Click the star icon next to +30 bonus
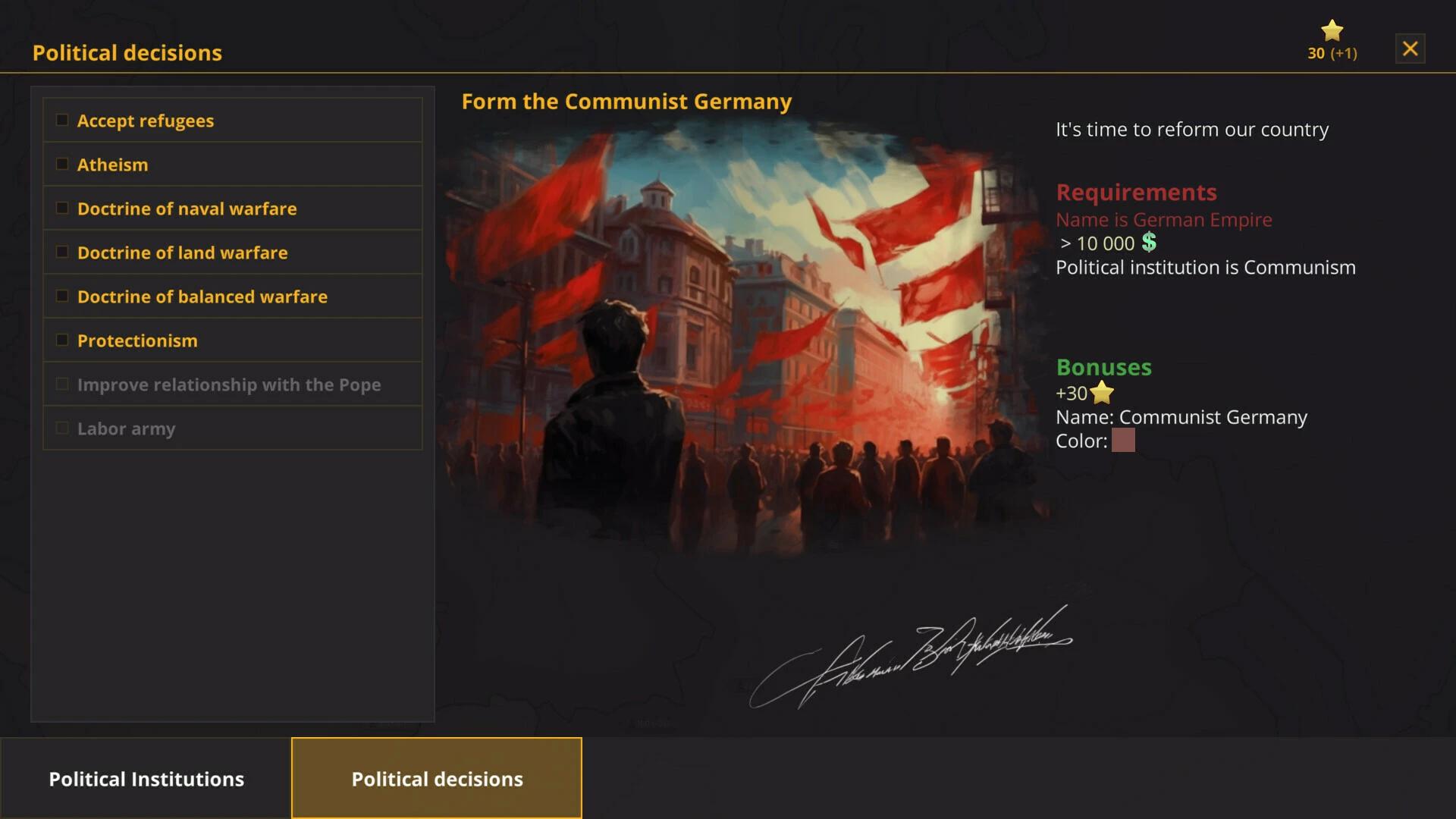The image size is (1456, 819). coord(1101,393)
